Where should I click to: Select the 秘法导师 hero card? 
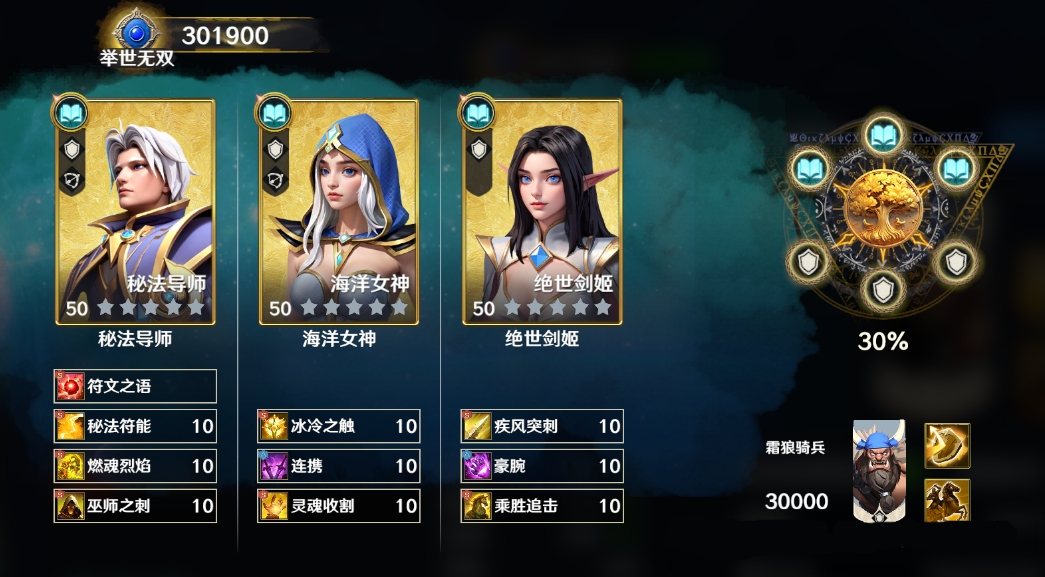(136, 212)
